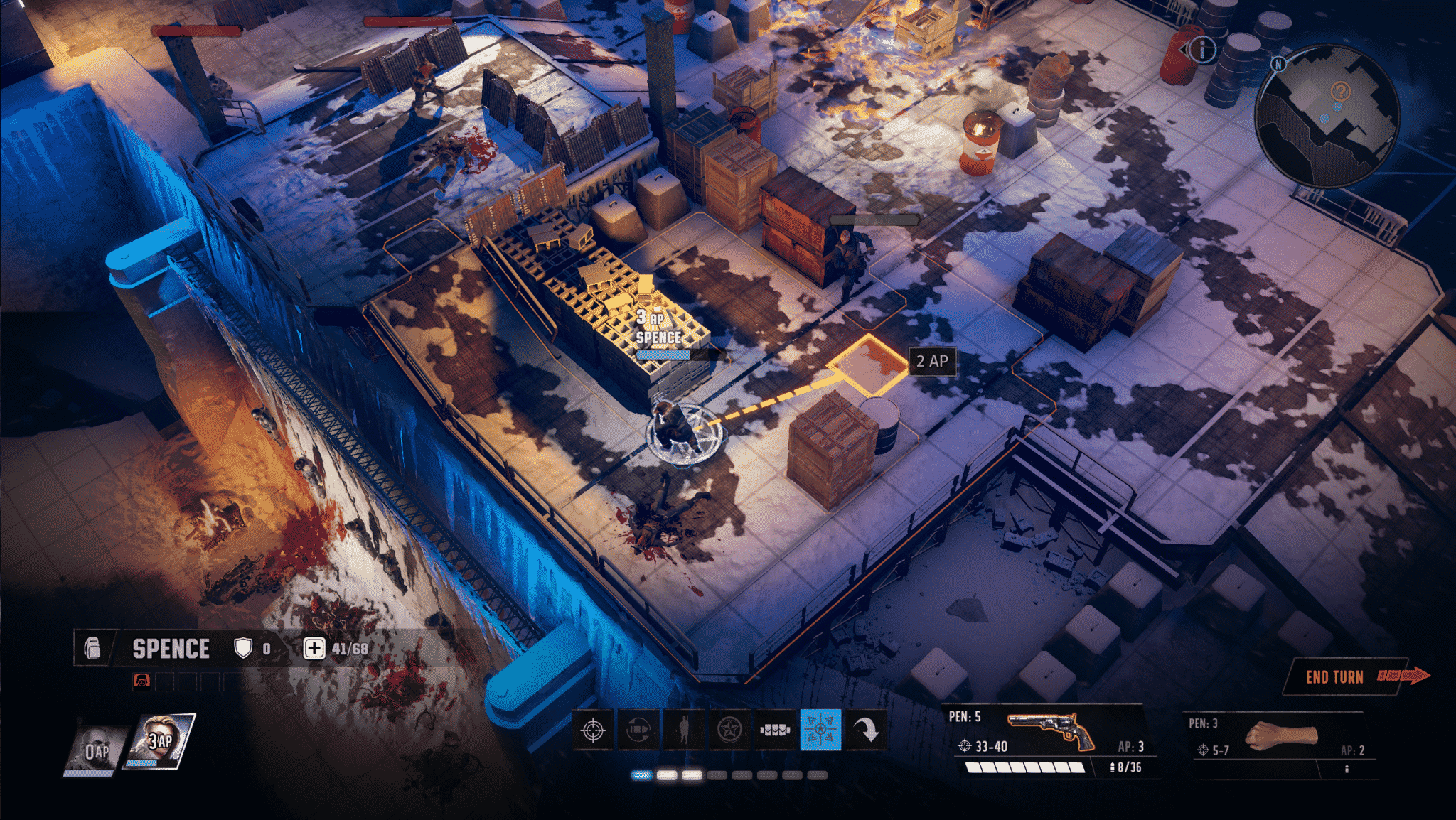
Task: Click the minimap north compass marker
Action: (1278, 64)
